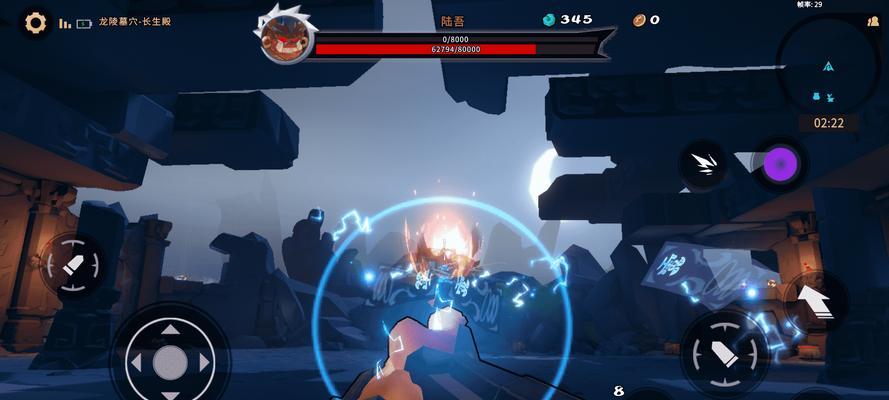Open the circular minimap
The width and height of the screenshot is (889, 400).
point(827,66)
